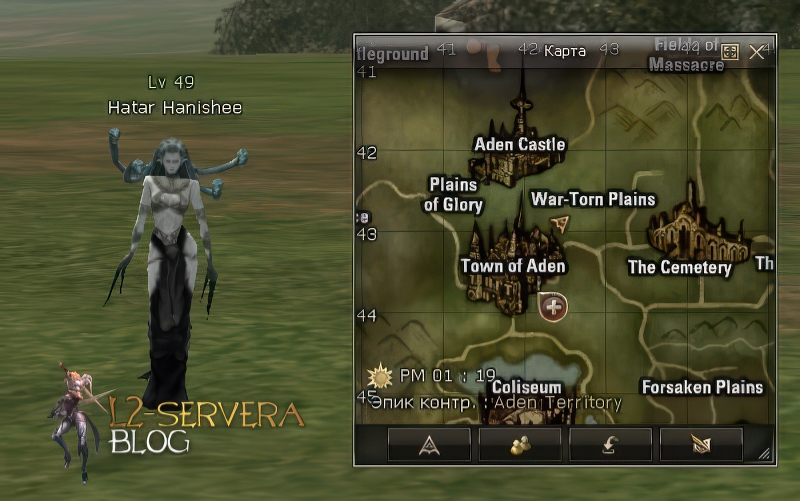Click the gold figures button below the map
This screenshot has height=501, width=800.
[519, 444]
